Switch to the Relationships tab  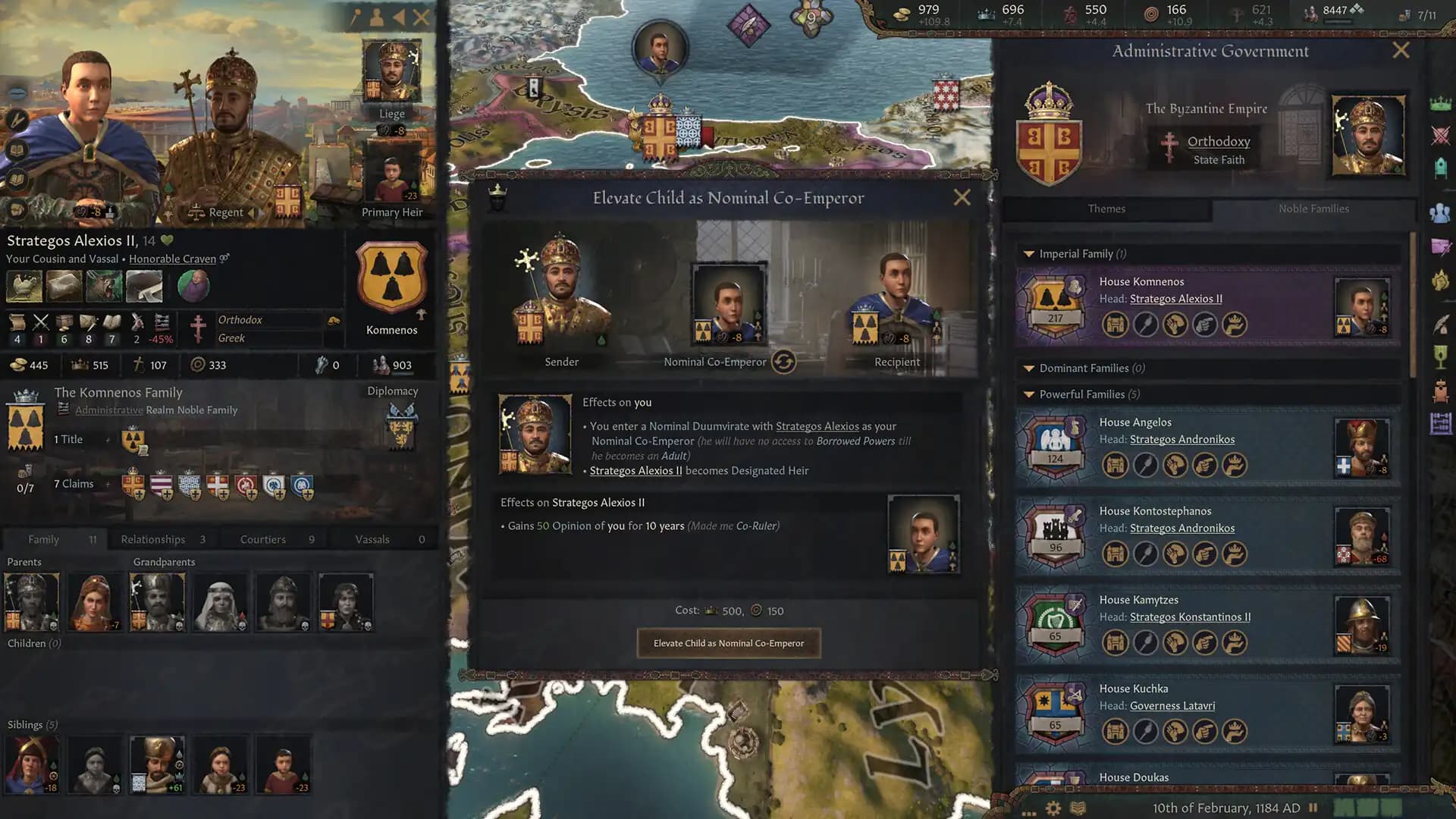[x=152, y=538]
